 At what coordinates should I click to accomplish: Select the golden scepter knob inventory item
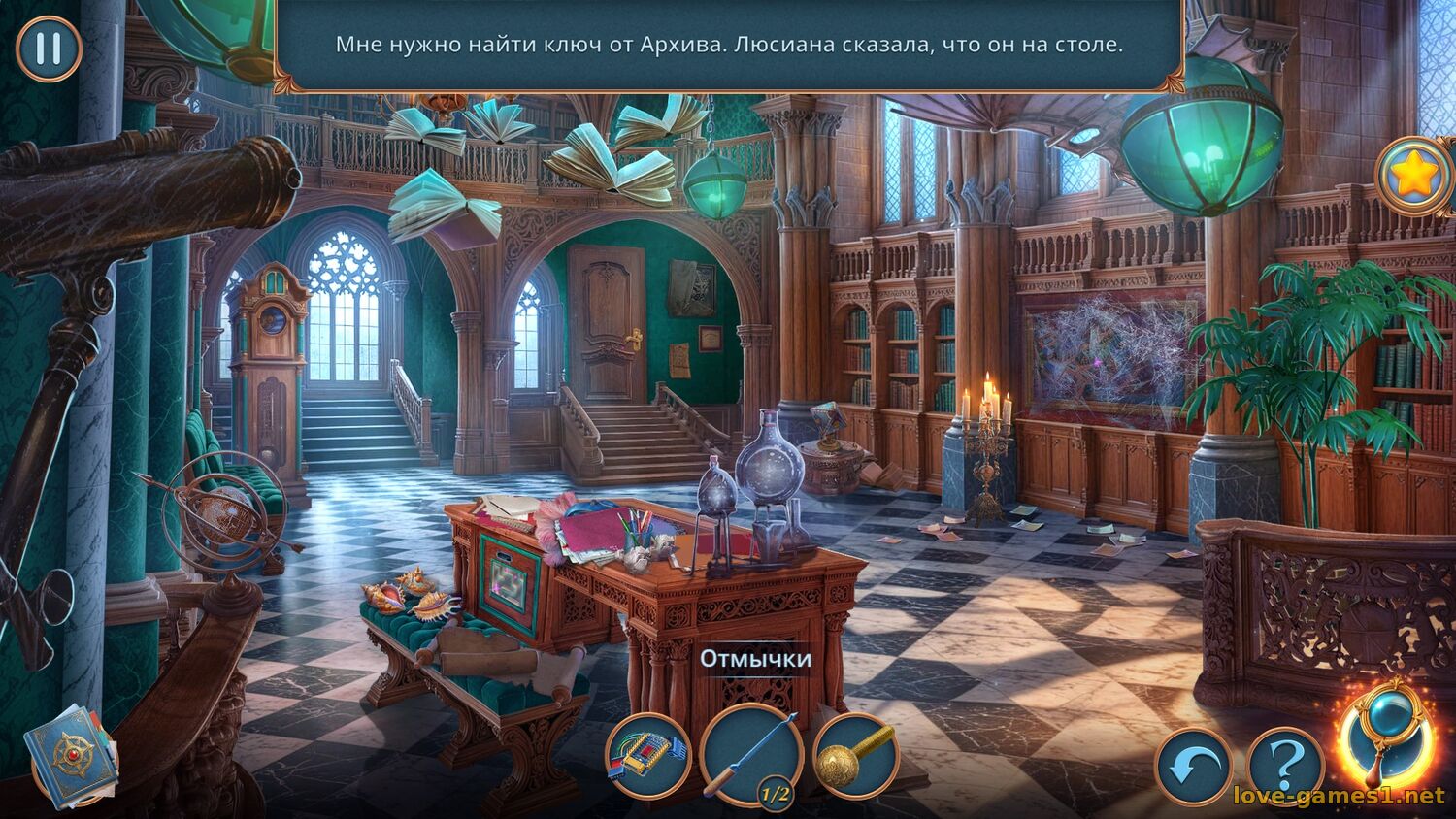(855, 757)
